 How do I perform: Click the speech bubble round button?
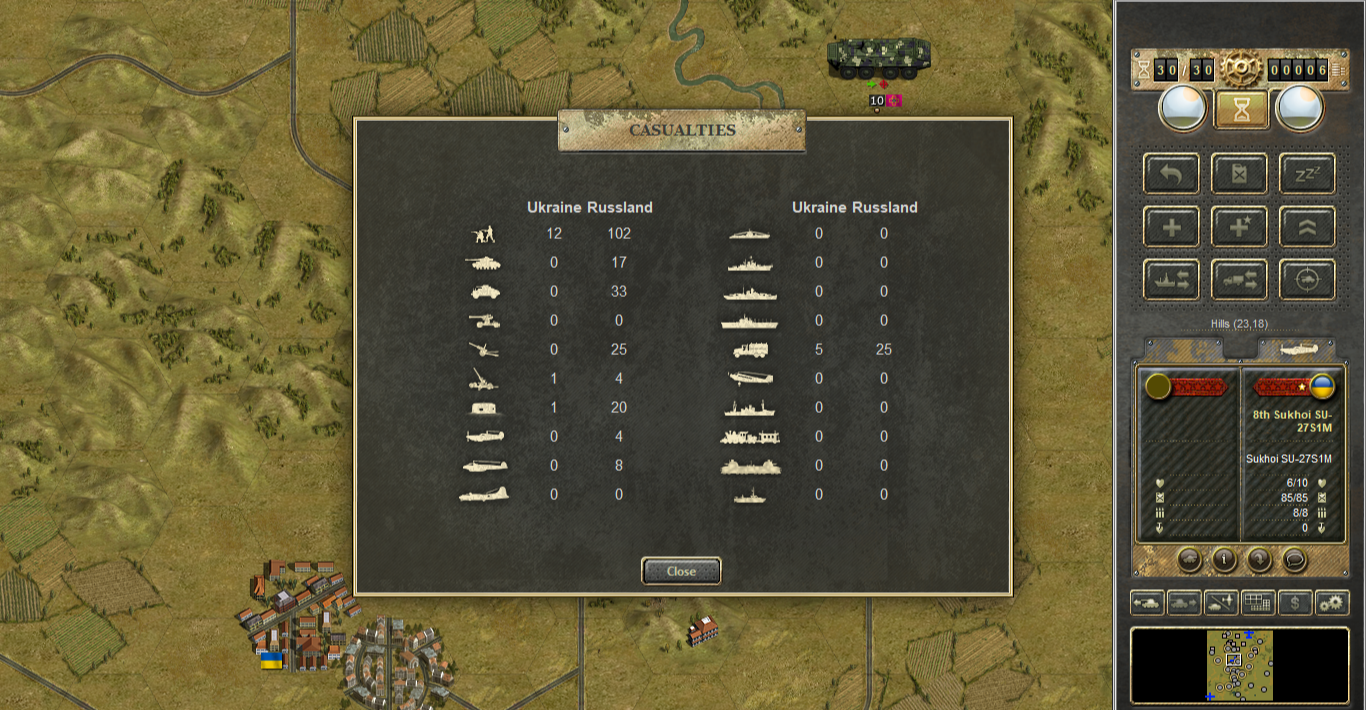[1294, 559]
